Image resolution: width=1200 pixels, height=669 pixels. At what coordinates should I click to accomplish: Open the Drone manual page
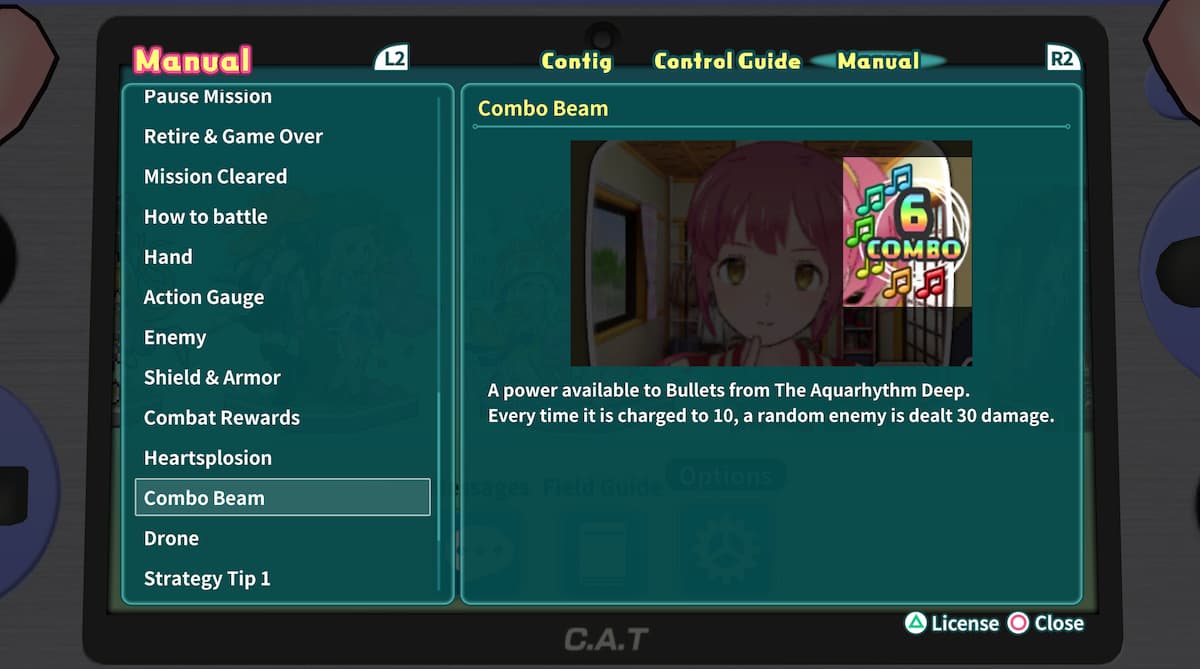(x=171, y=538)
